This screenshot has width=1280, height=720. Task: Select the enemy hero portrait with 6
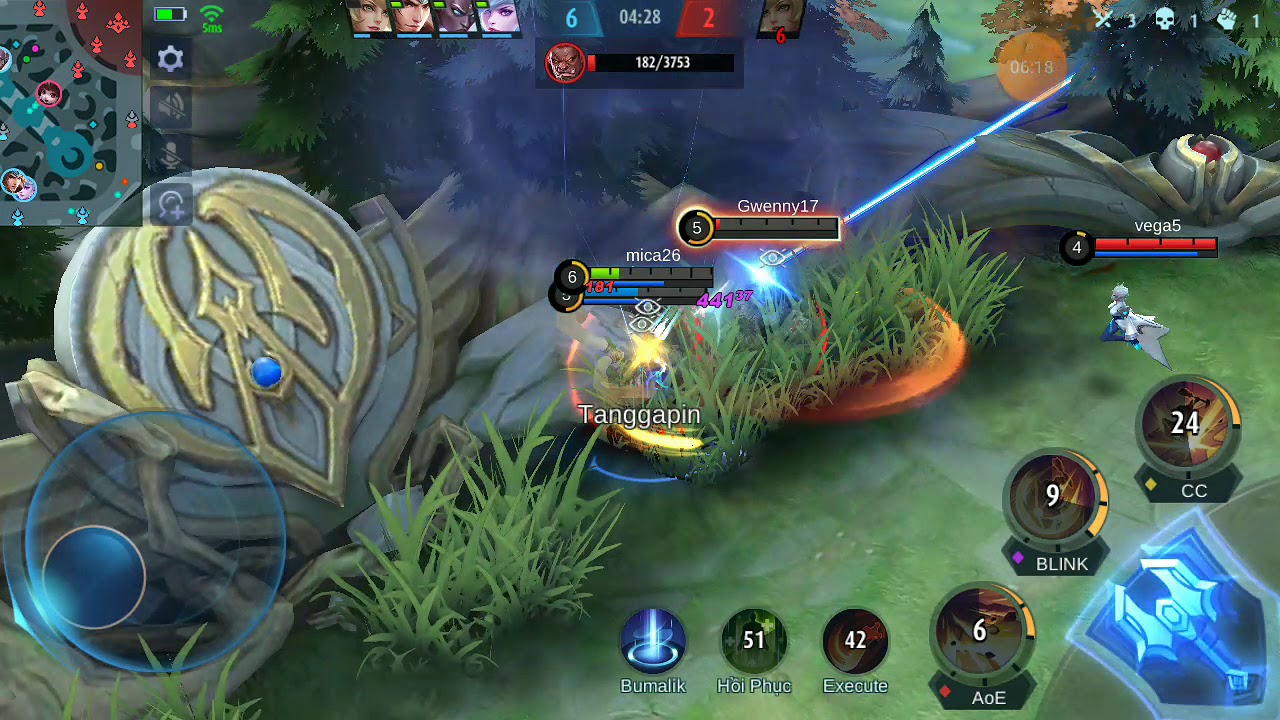tap(781, 20)
